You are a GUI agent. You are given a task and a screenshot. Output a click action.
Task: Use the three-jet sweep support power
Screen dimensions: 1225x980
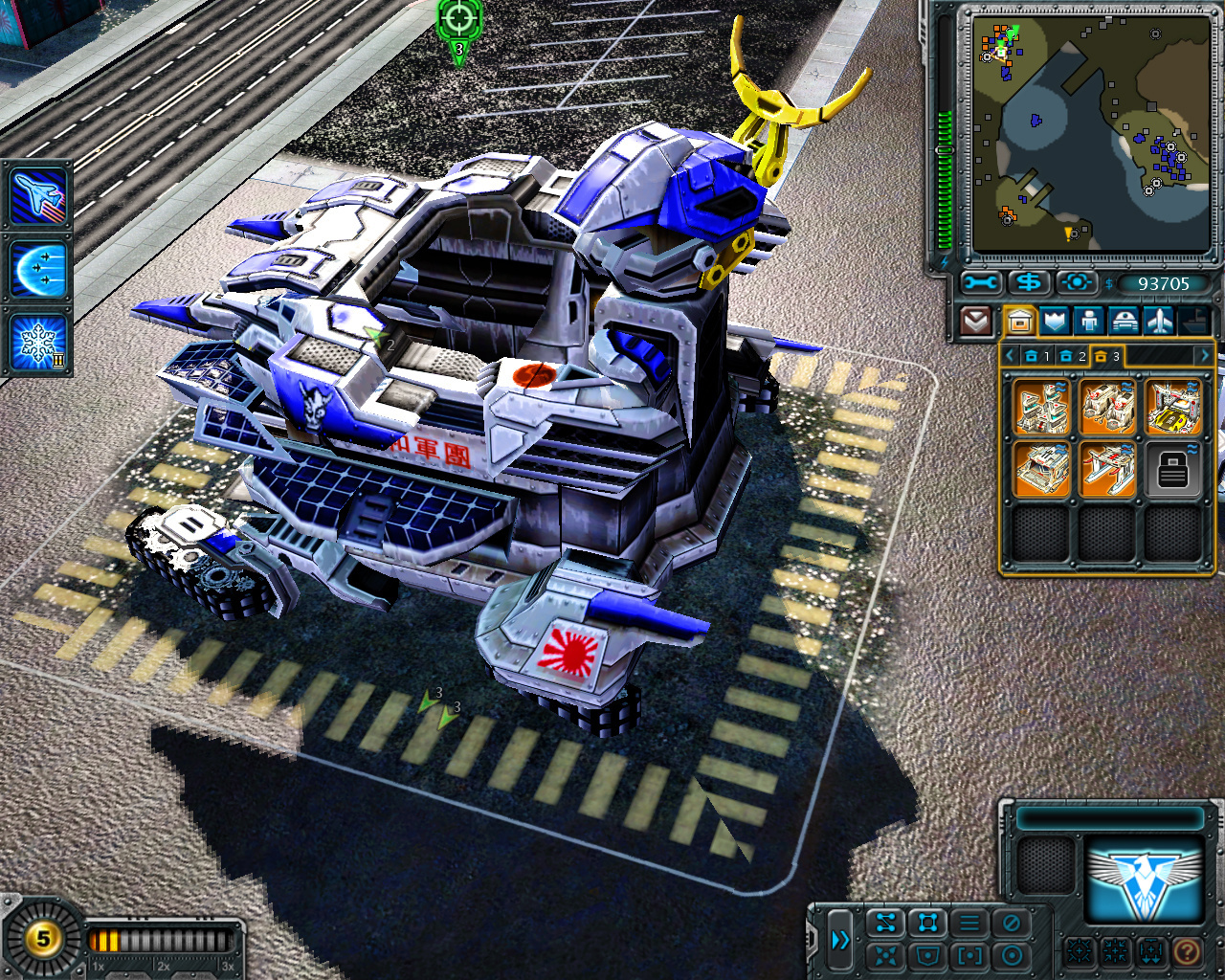(x=38, y=269)
